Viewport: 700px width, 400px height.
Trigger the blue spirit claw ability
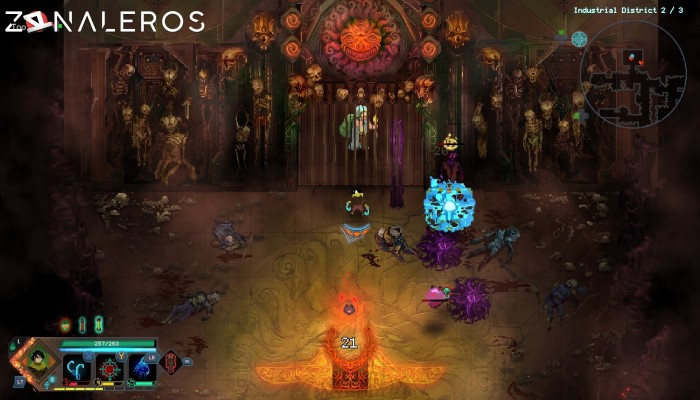pos(141,369)
